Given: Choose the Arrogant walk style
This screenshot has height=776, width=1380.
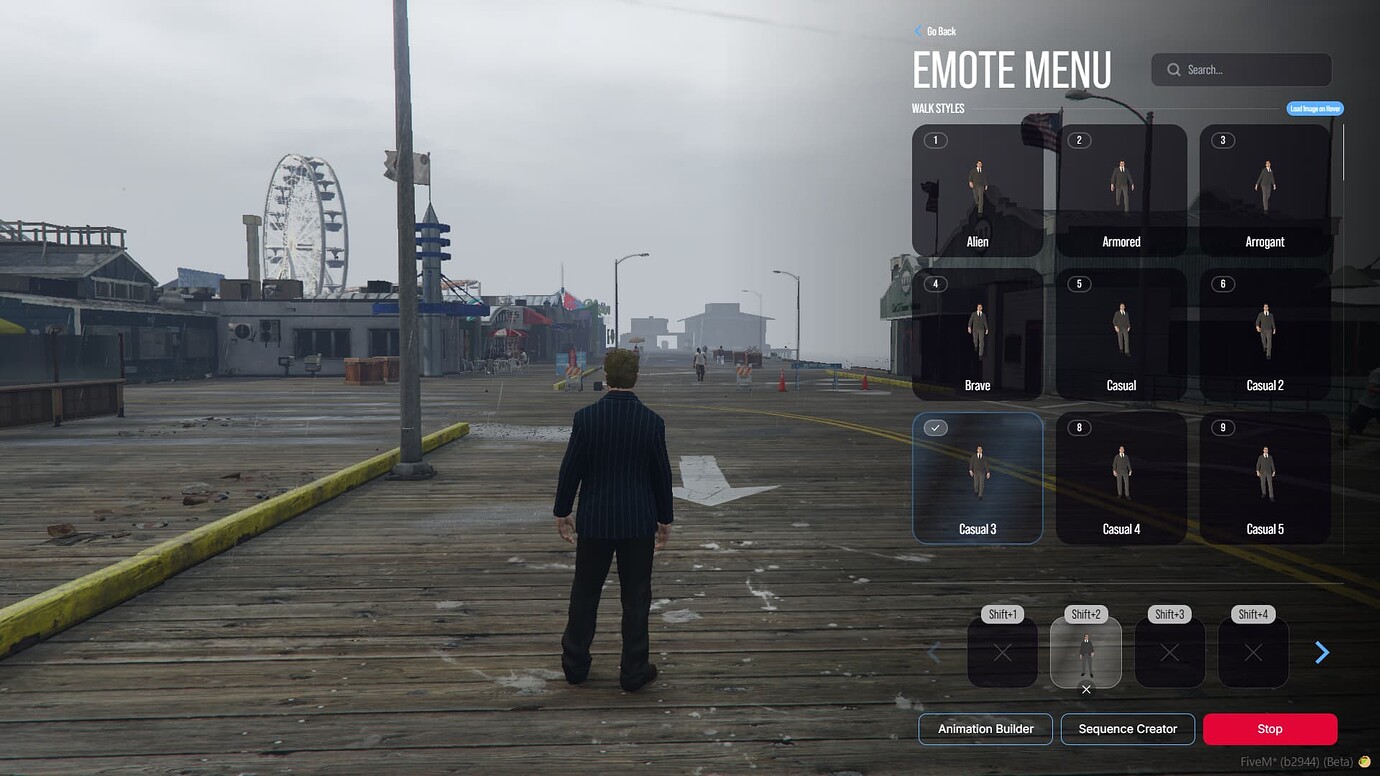Looking at the screenshot, I should tap(1265, 190).
